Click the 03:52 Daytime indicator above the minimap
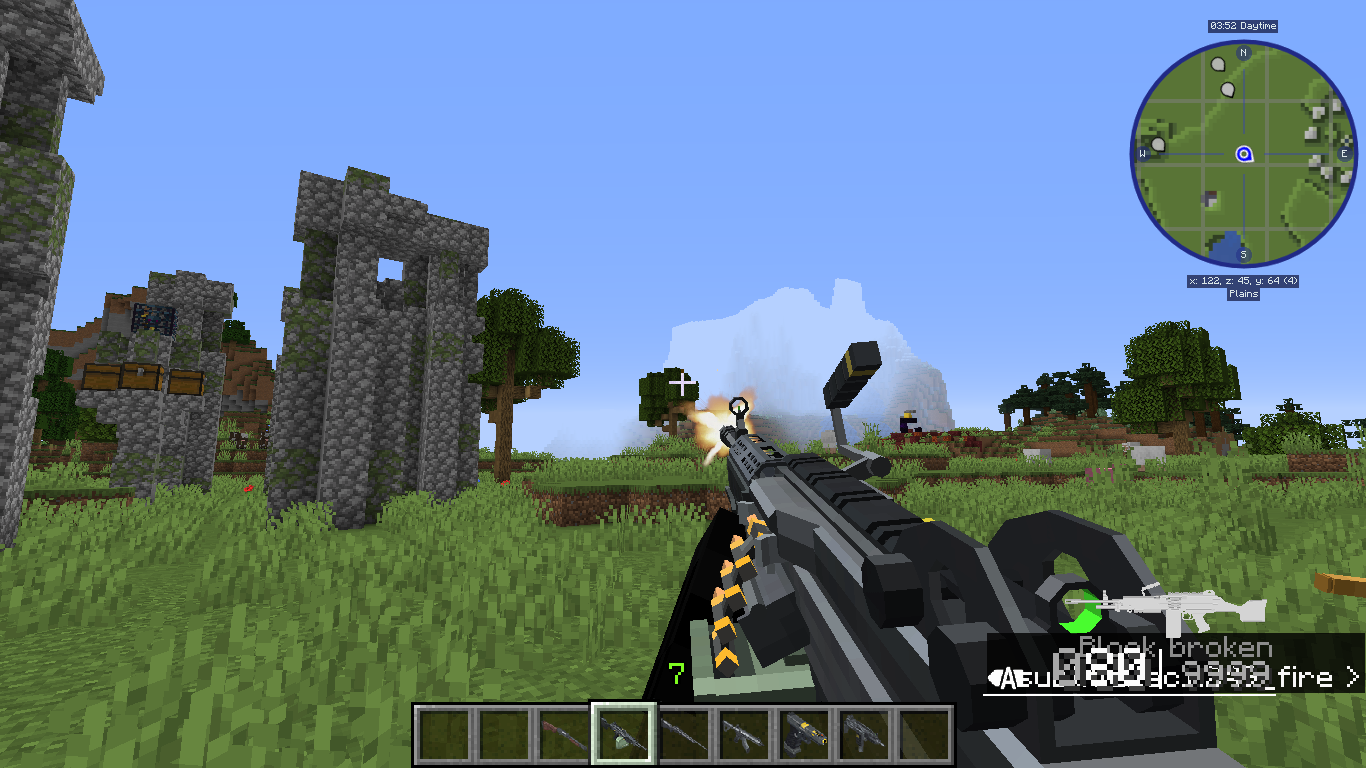This screenshot has width=1366, height=768. click(x=1245, y=26)
